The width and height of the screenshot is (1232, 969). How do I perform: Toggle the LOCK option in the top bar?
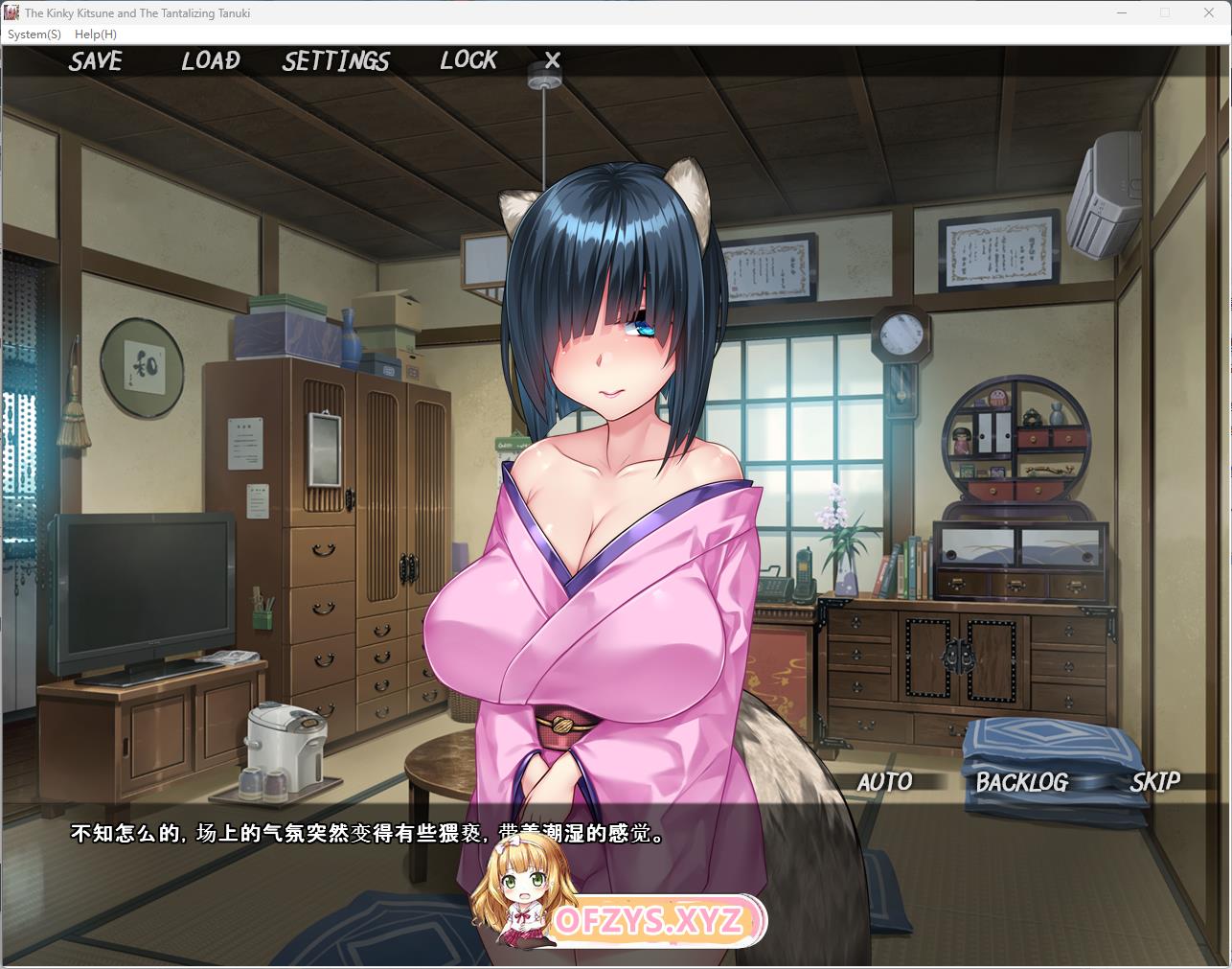[468, 60]
